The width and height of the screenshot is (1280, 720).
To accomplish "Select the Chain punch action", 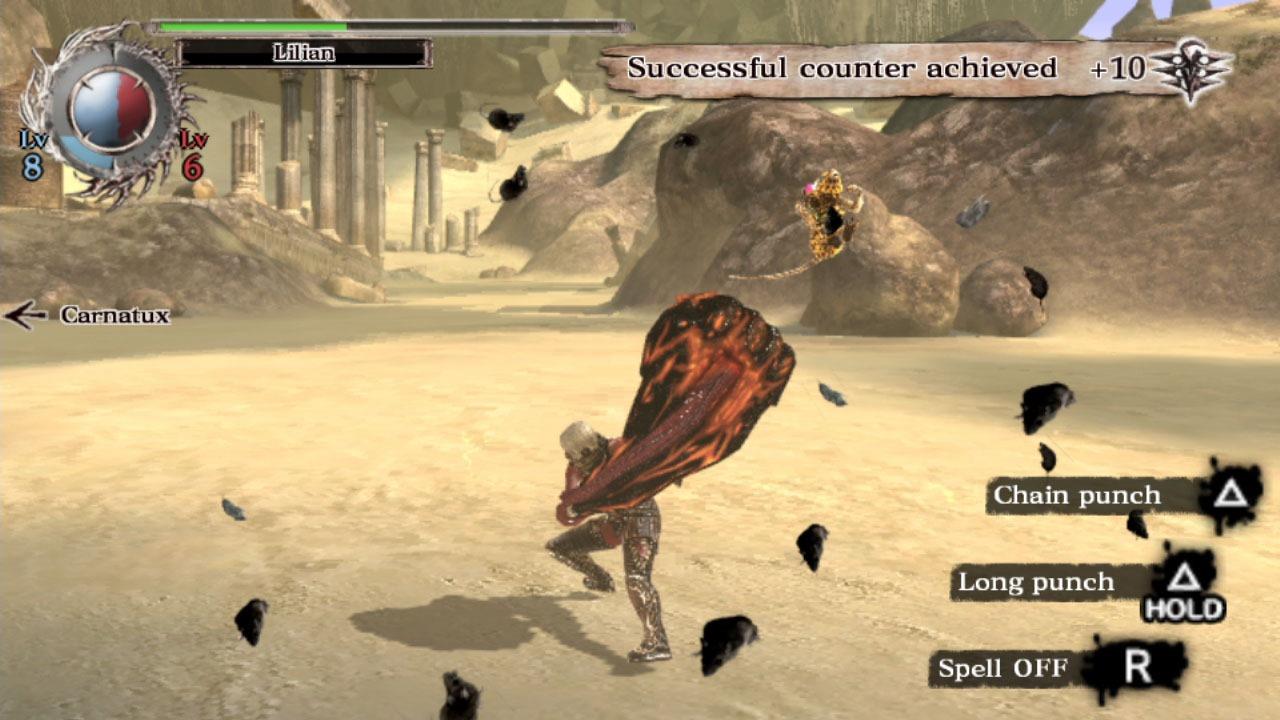I will point(1076,495).
